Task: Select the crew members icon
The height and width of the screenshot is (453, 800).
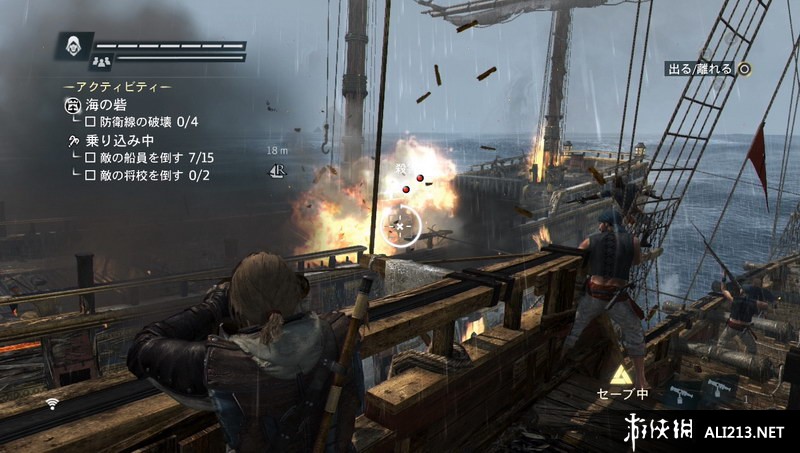Action: pyautogui.click(x=74, y=63)
